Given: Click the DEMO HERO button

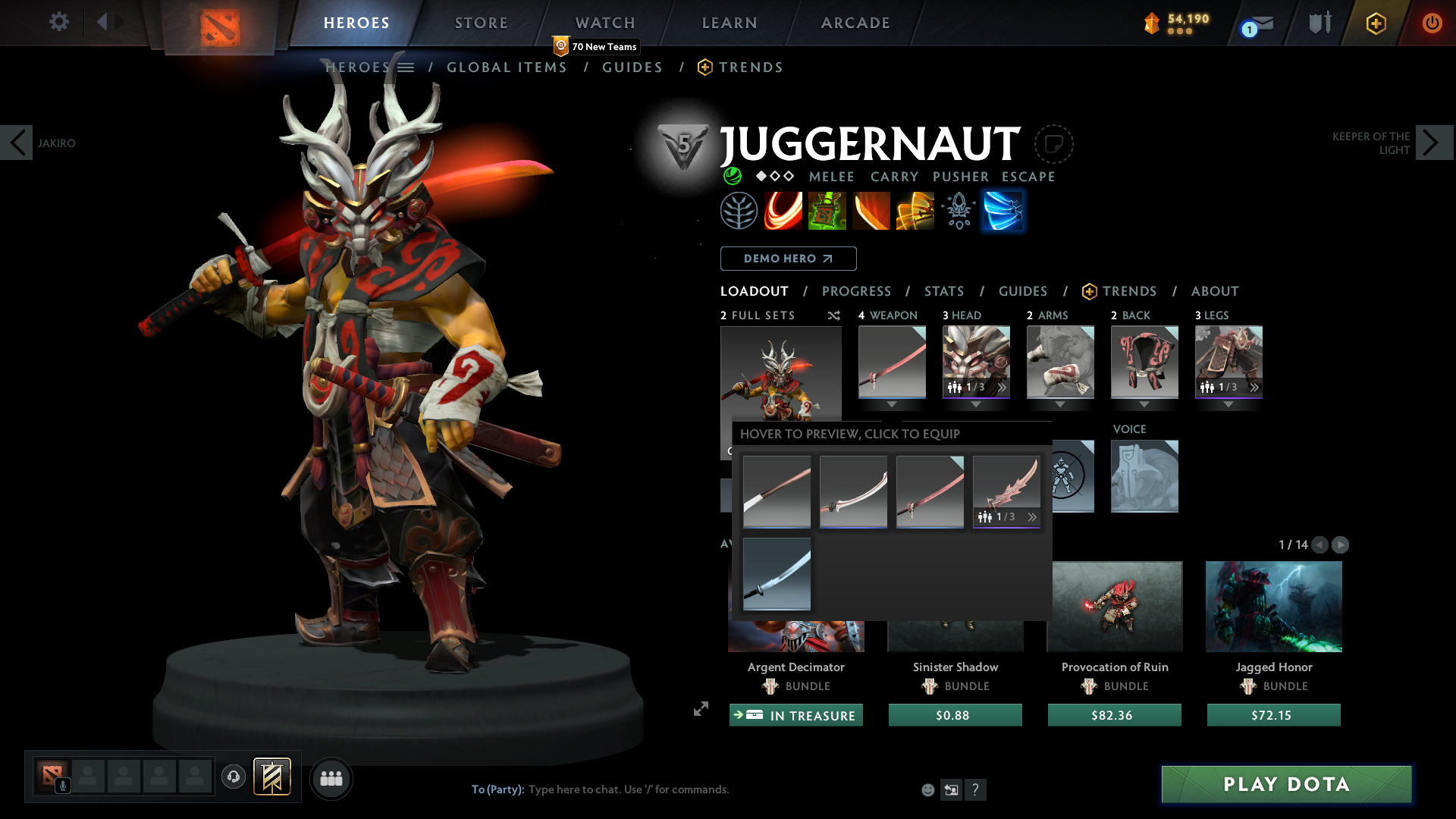Looking at the screenshot, I should point(788,259).
